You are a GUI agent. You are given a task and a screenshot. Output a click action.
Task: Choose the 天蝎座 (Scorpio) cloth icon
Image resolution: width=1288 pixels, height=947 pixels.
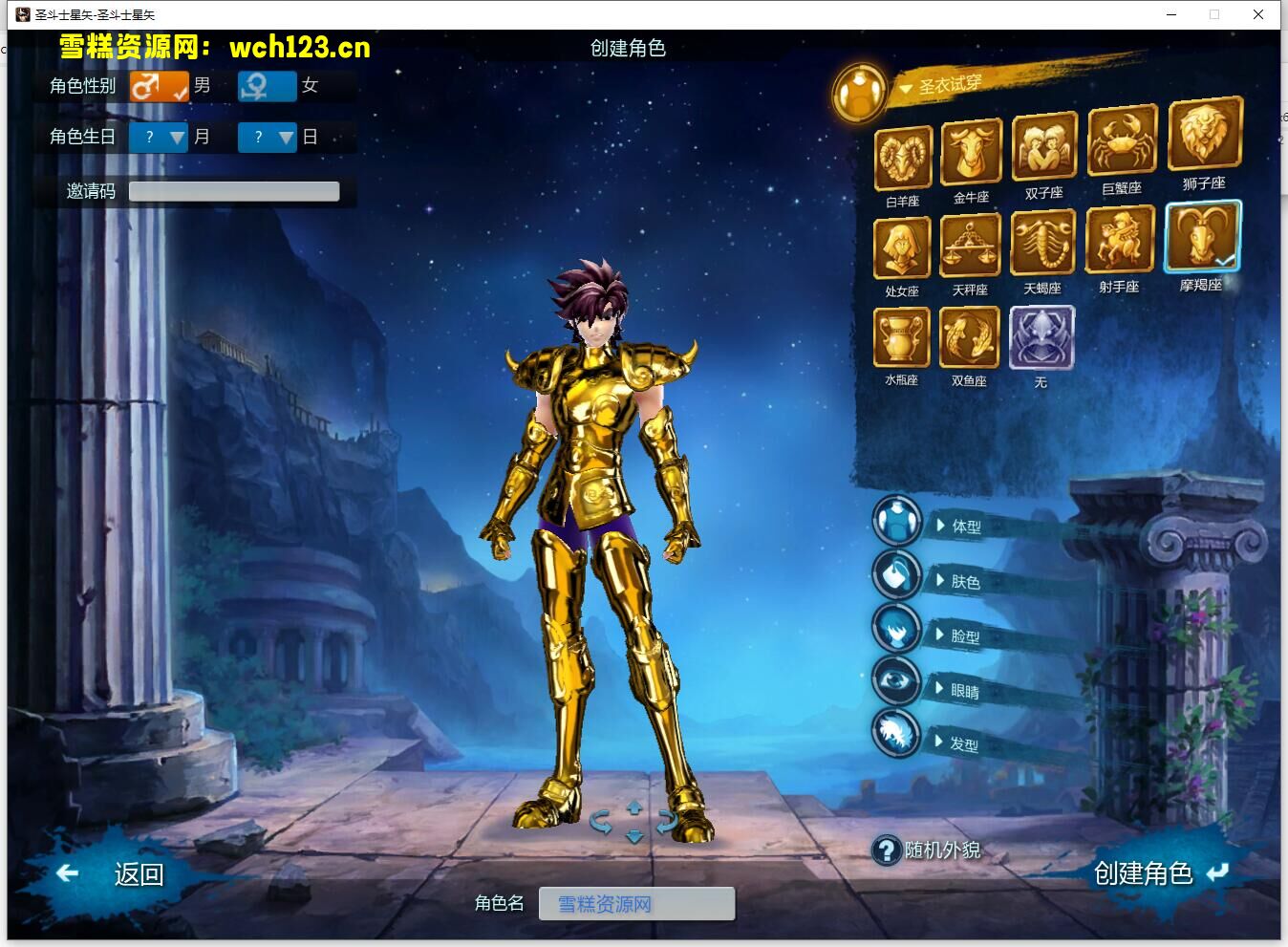(1042, 241)
